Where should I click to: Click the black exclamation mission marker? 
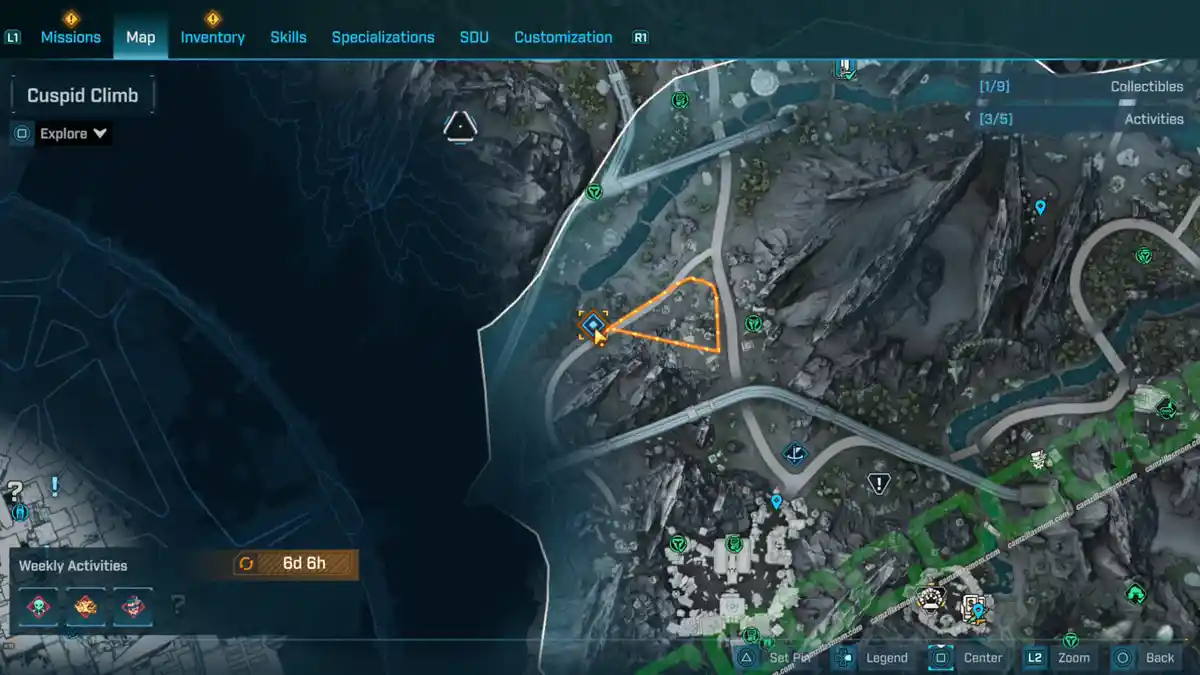point(878,485)
